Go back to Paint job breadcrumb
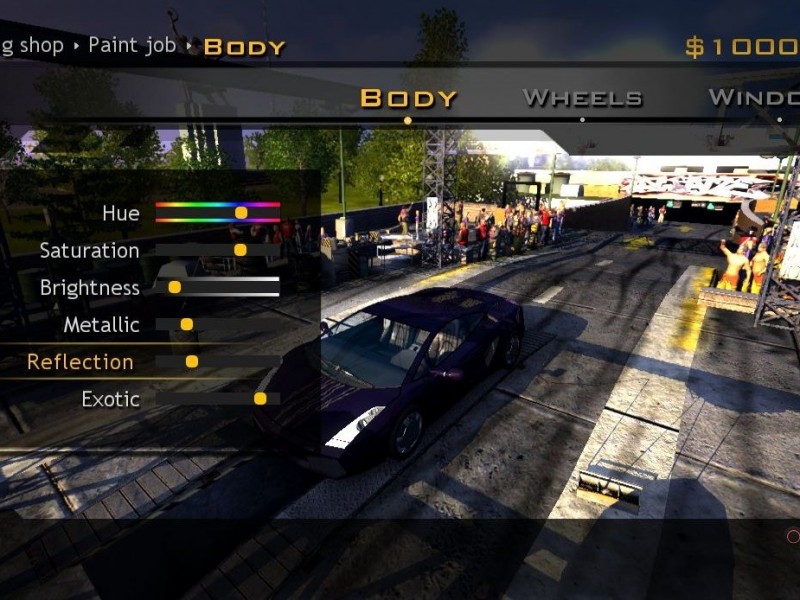The height and width of the screenshot is (600, 800). (x=132, y=45)
